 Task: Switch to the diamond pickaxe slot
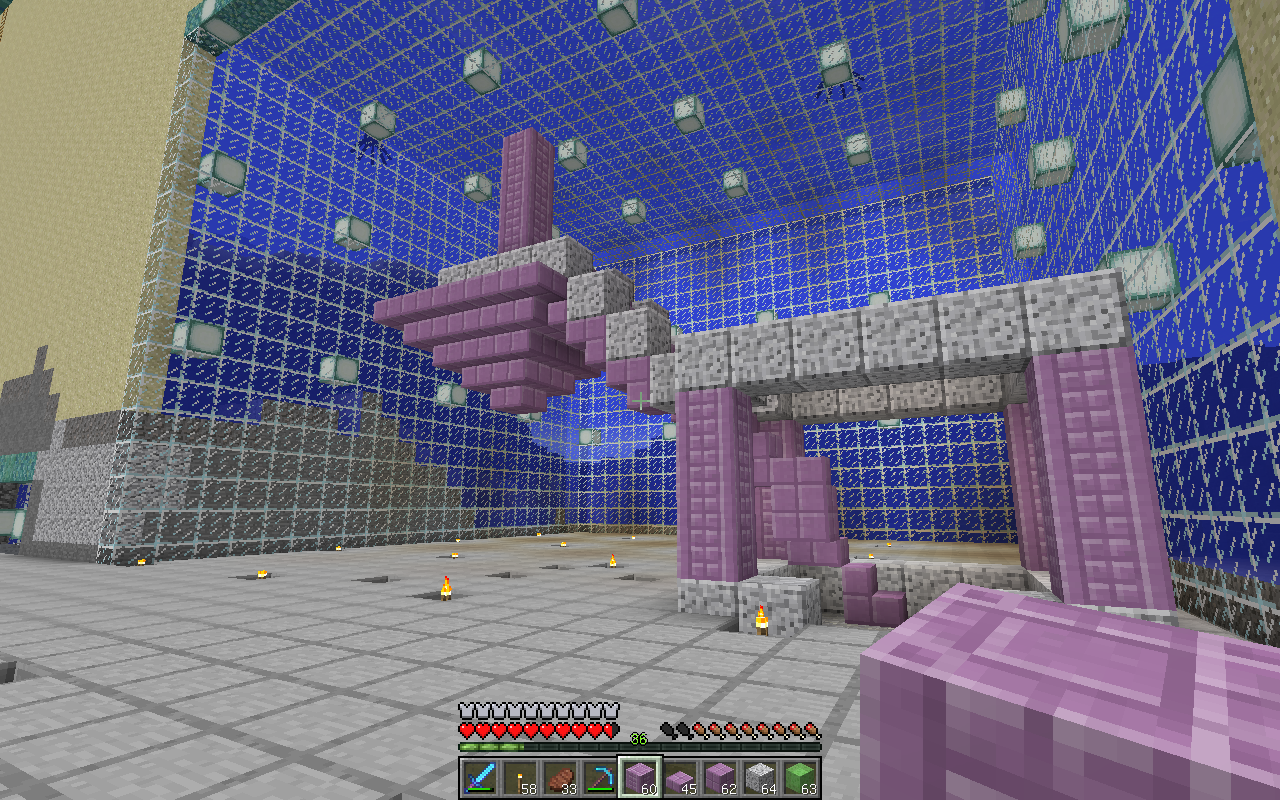click(599, 778)
